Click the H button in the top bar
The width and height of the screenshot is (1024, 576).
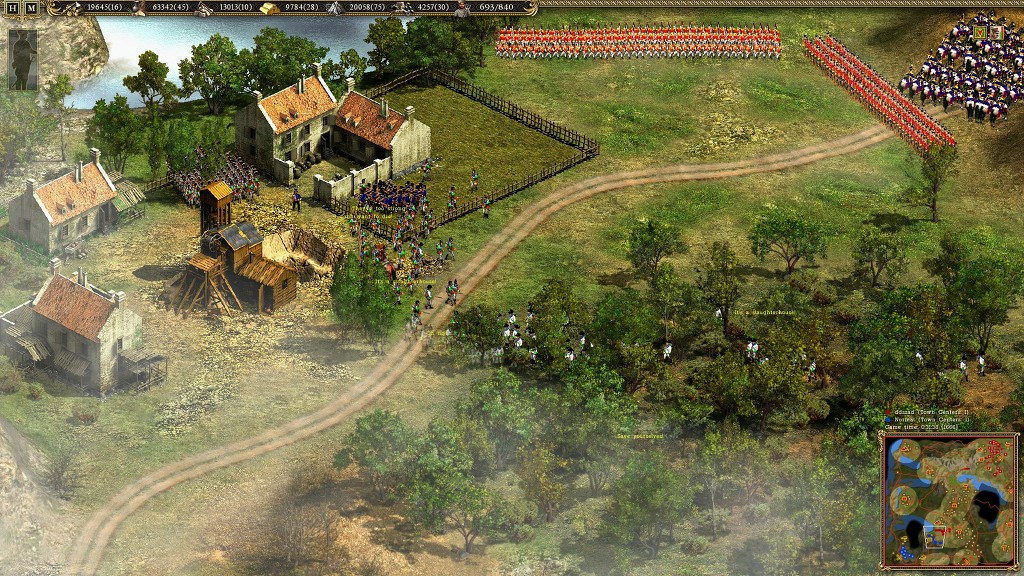point(13,8)
